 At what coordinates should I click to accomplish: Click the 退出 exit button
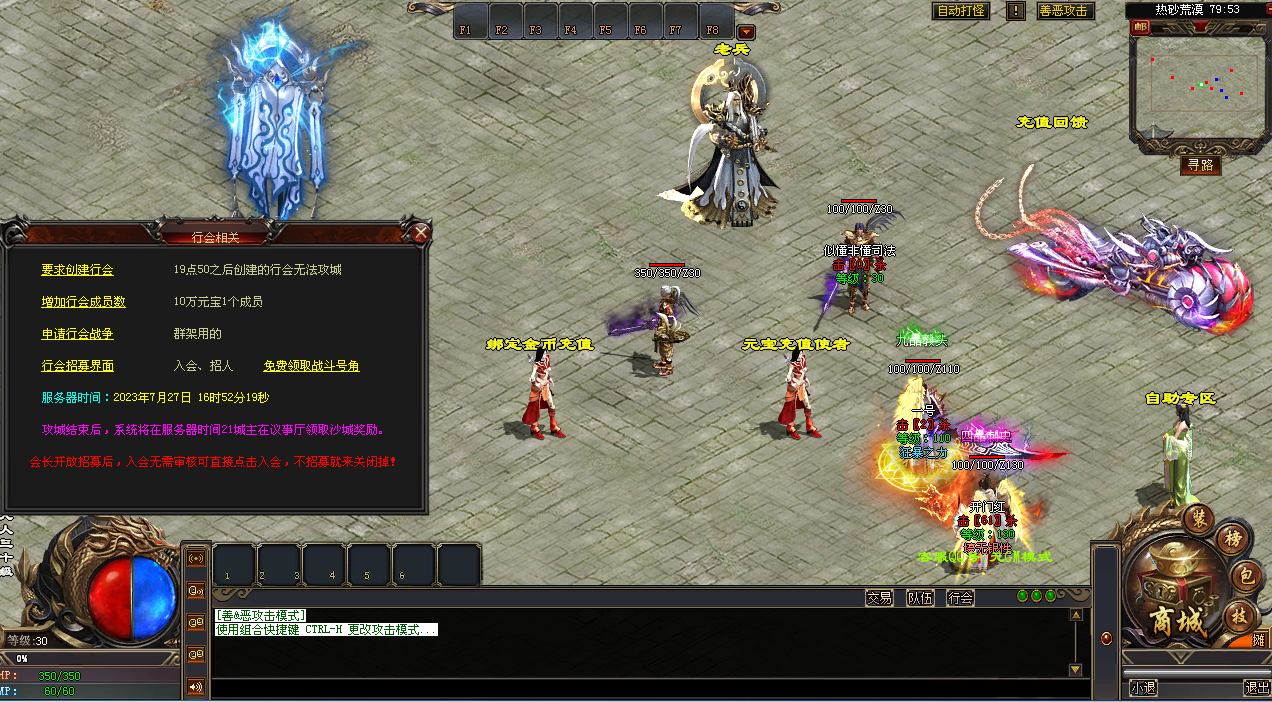click(x=1256, y=688)
